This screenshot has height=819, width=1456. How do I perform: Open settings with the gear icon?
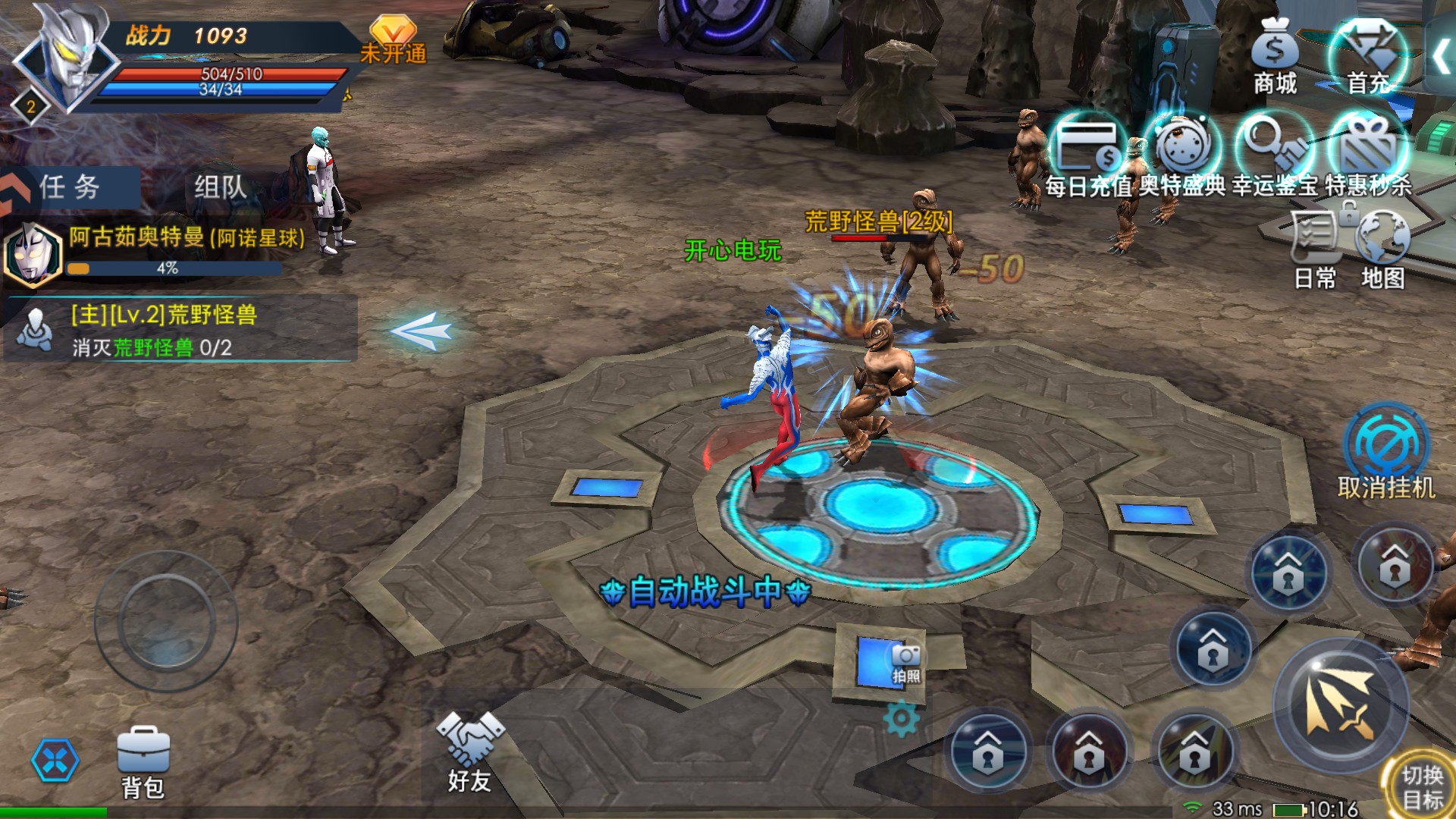[902, 719]
